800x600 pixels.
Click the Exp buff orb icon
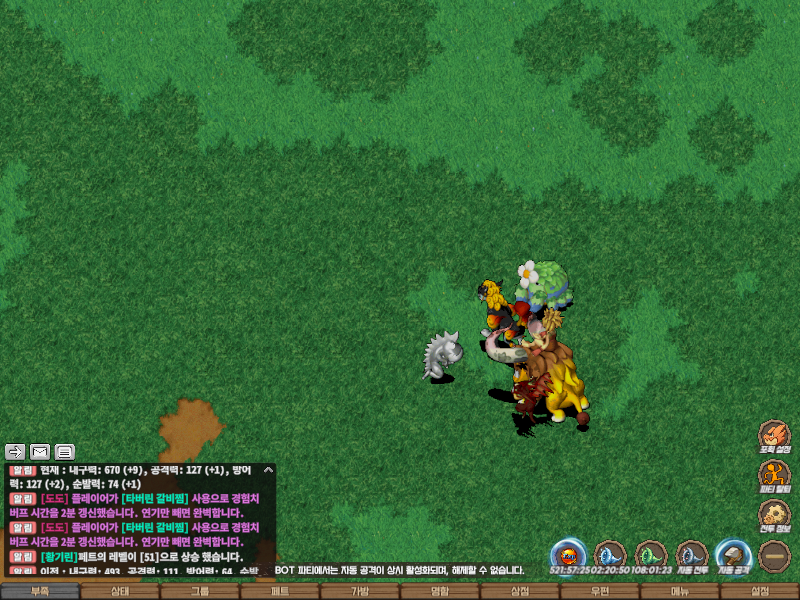(568, 555)
